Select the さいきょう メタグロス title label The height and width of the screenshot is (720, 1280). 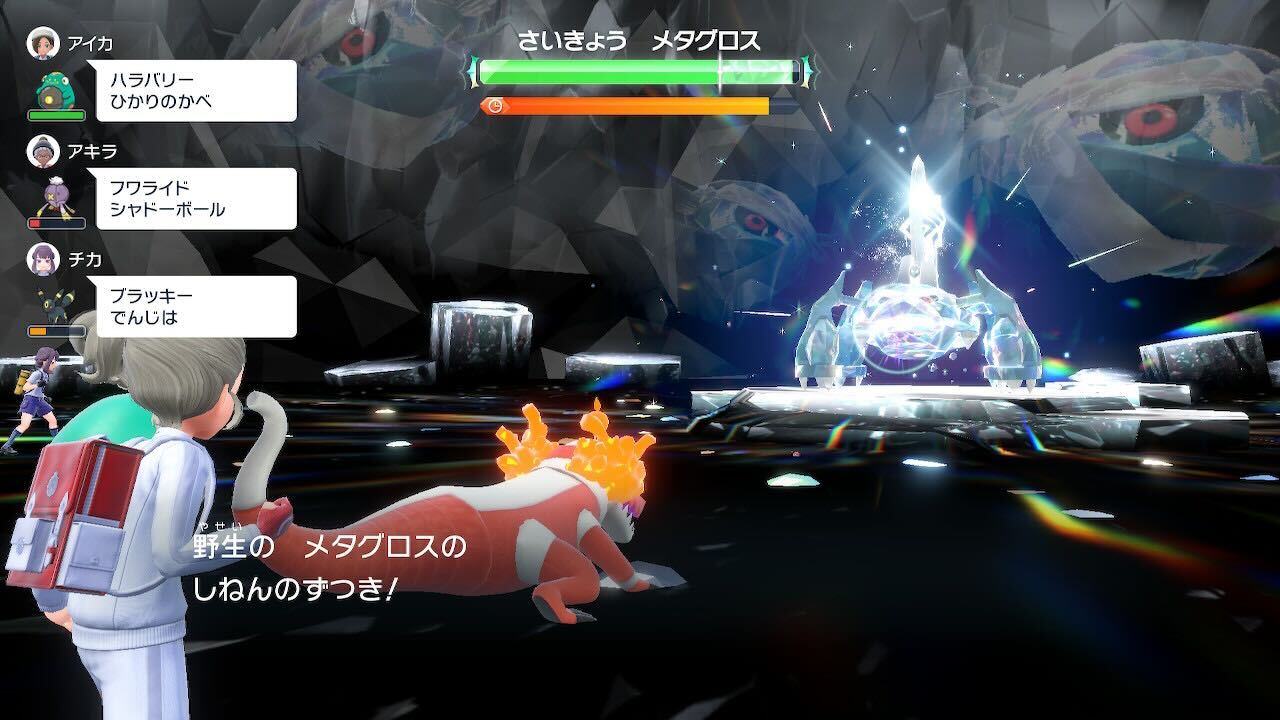pos(640,40)
